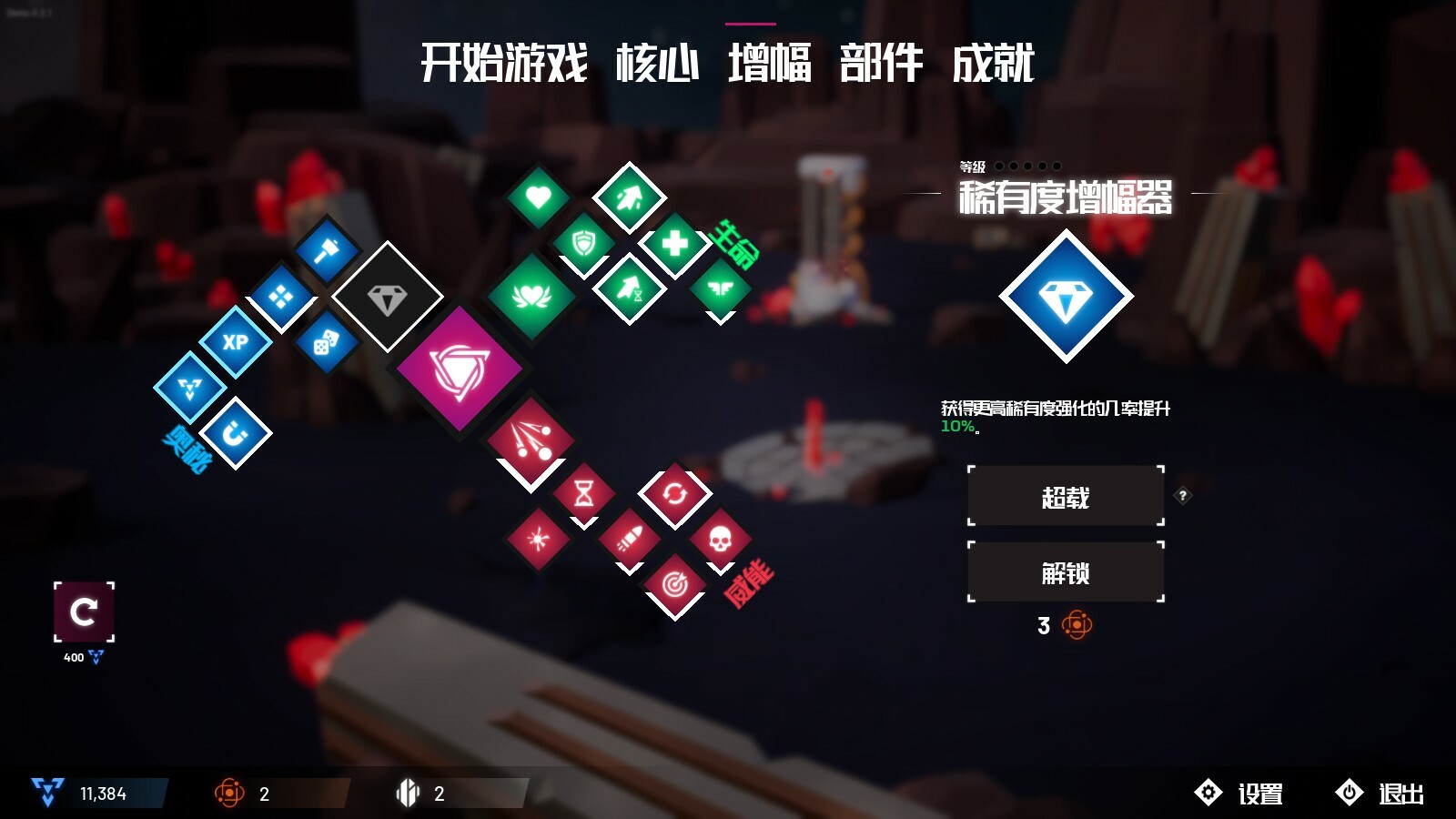Click the 超载 overload button
Viewport: 1456px width, 819px height.
click(1063, 495)
